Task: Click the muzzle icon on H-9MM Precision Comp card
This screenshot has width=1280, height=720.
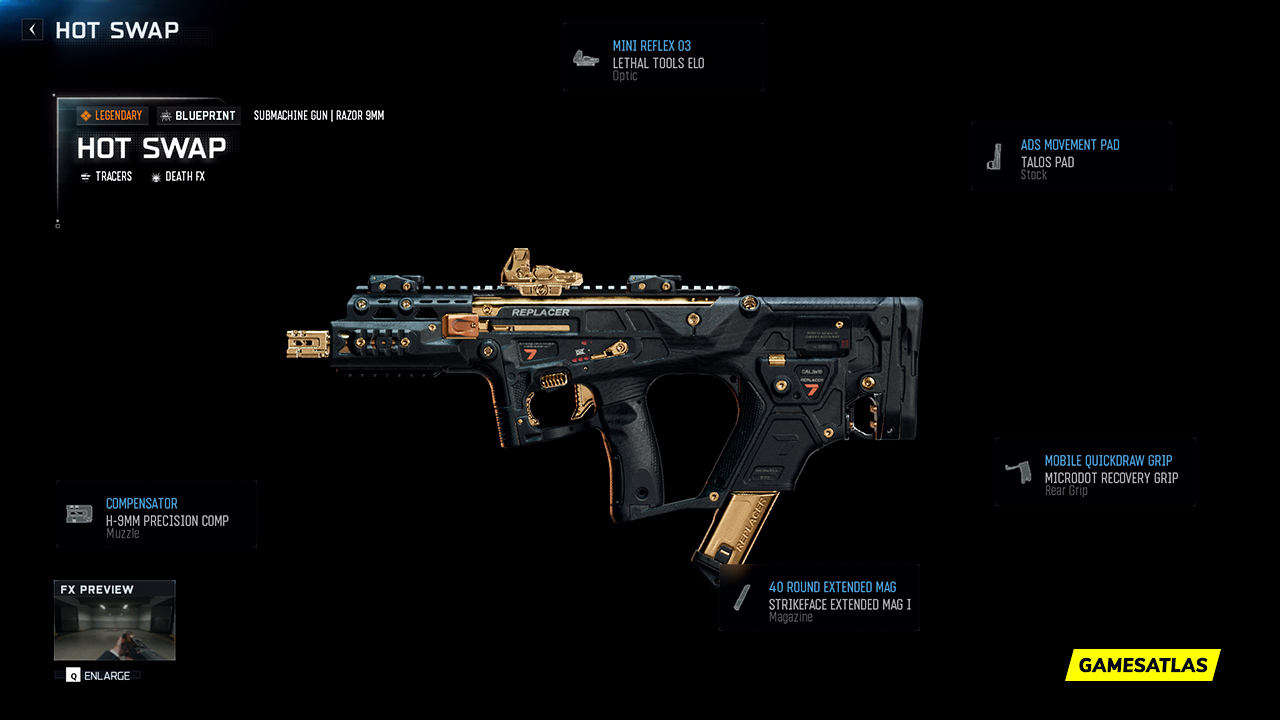Action: point(77,513)
